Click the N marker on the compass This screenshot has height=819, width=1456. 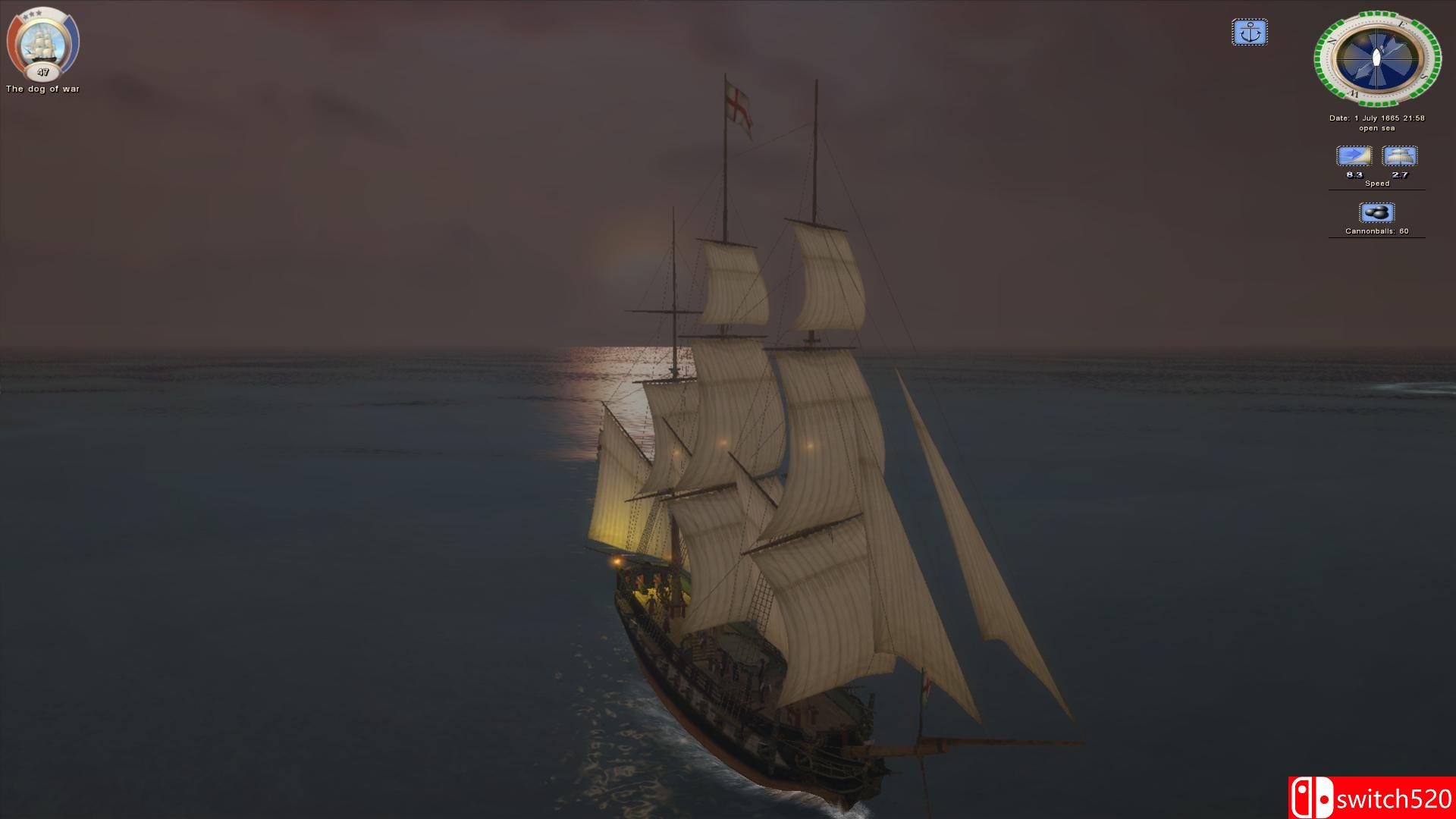point(1331,42)
